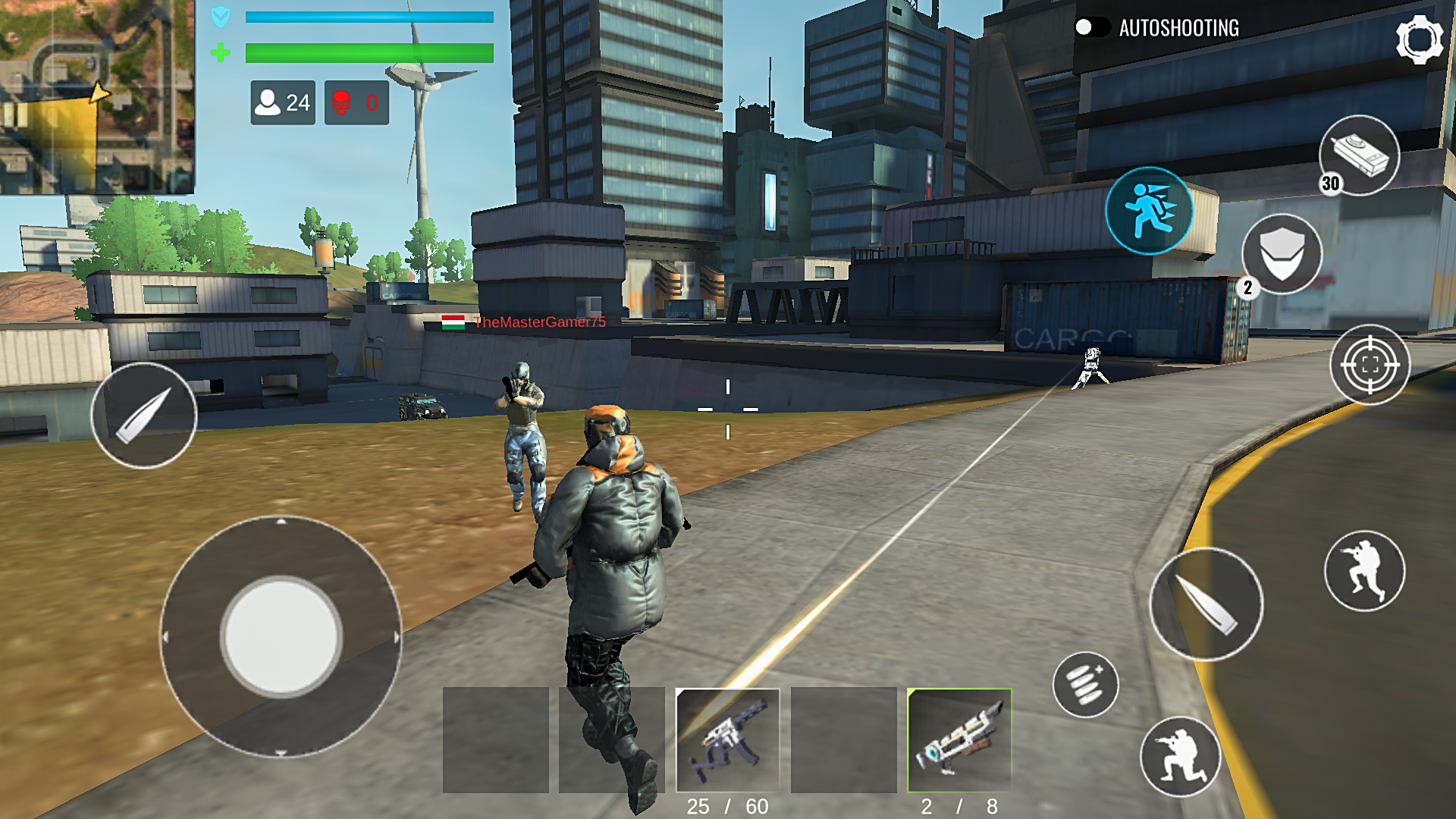Activate the mine gadget showing 30 charges
This screenshot has width=1456, height=819.
pyautogui.click(x=1360, y=155)
